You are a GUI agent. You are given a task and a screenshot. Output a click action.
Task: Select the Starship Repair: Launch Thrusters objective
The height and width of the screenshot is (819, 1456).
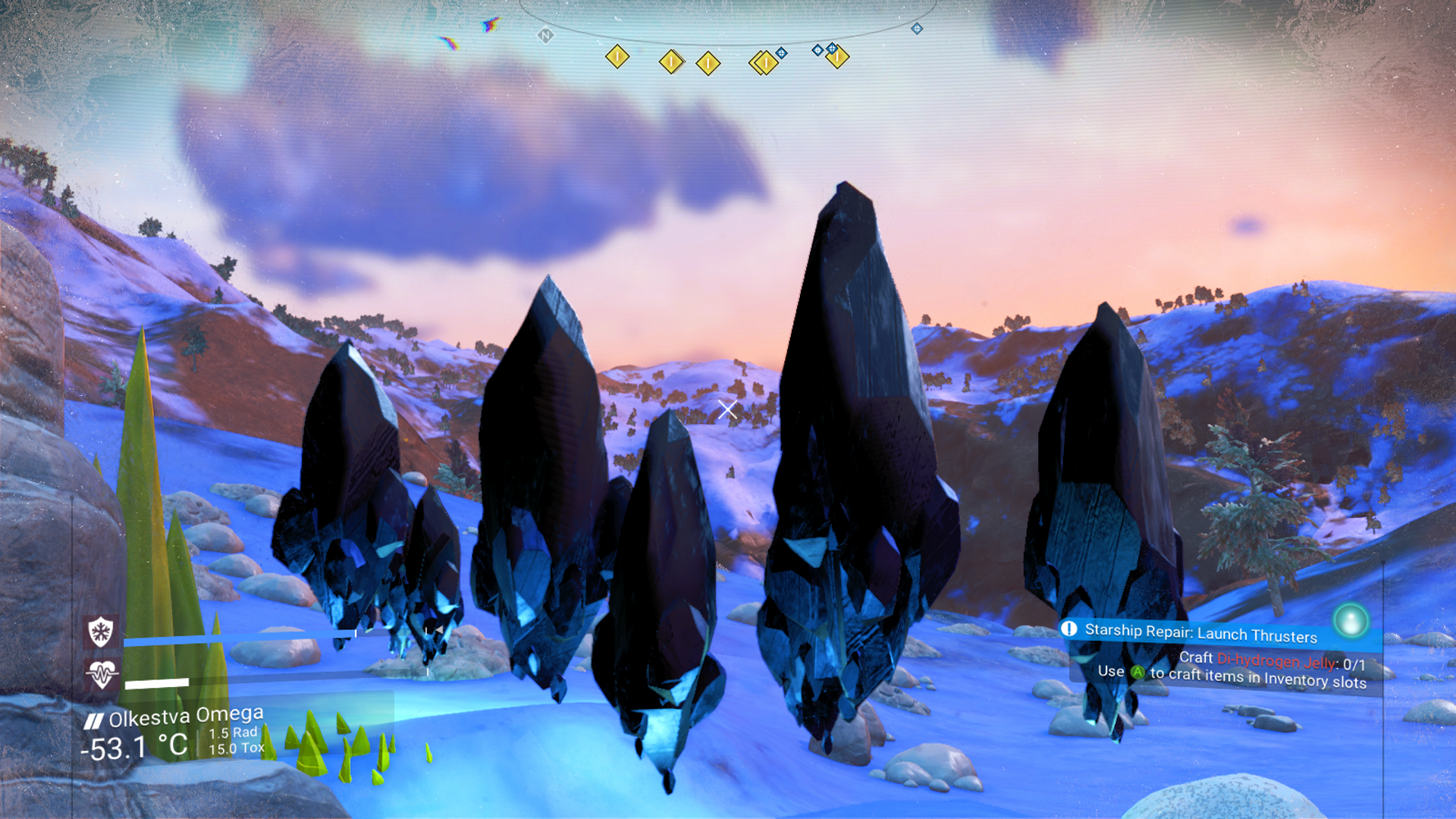click(1200, 632)
